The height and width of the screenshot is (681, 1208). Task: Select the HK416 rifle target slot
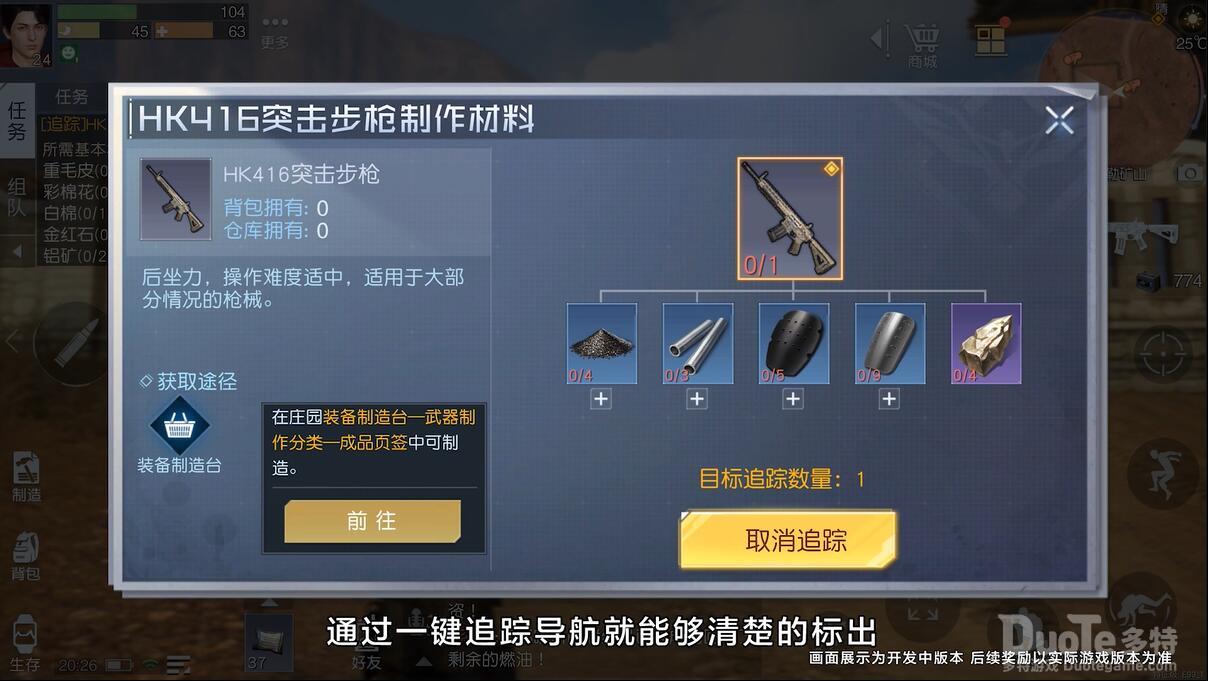click(x=790, y=219)
